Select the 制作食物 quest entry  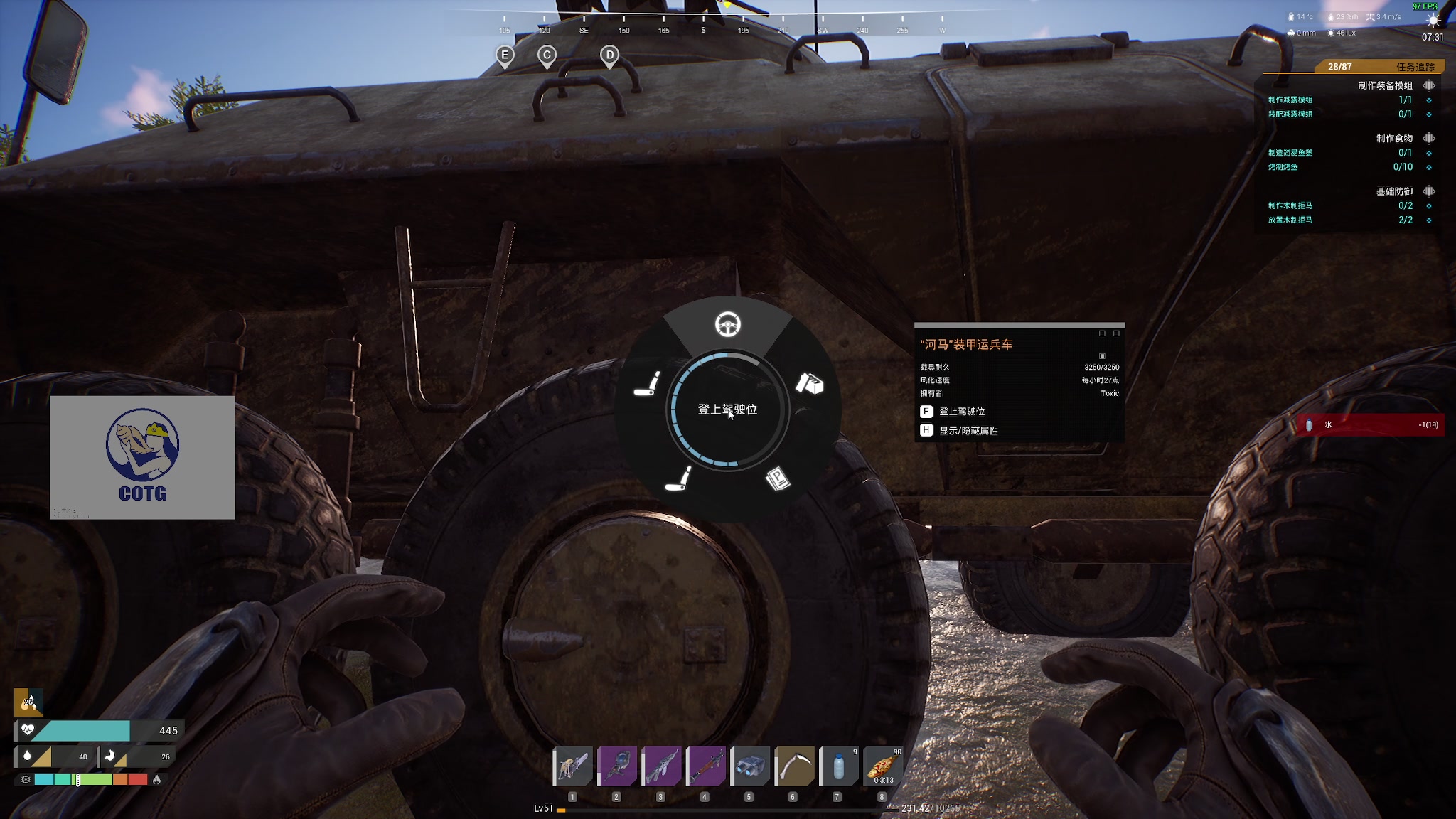click(x=1393, y=138)
